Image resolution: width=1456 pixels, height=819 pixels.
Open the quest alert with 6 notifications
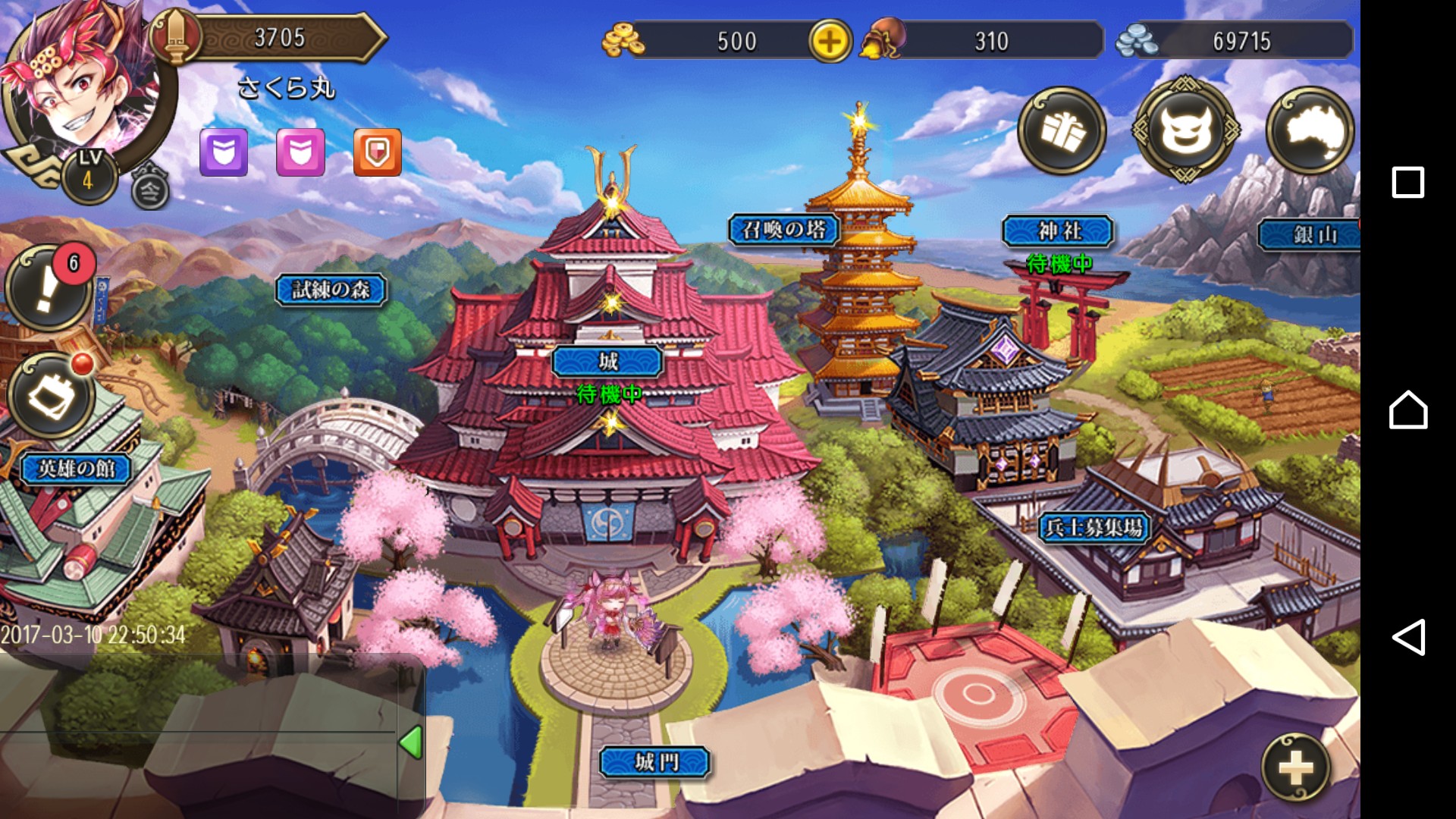click(x=50, y=288)
